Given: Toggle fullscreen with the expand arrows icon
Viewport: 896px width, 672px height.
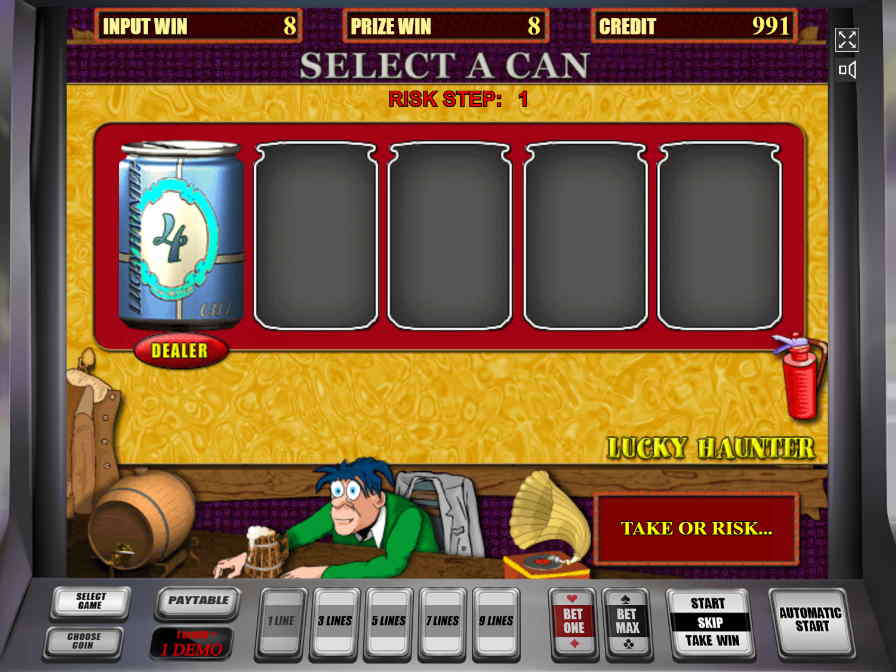Looking at the screenshot, I should click(x=847, y=40).
